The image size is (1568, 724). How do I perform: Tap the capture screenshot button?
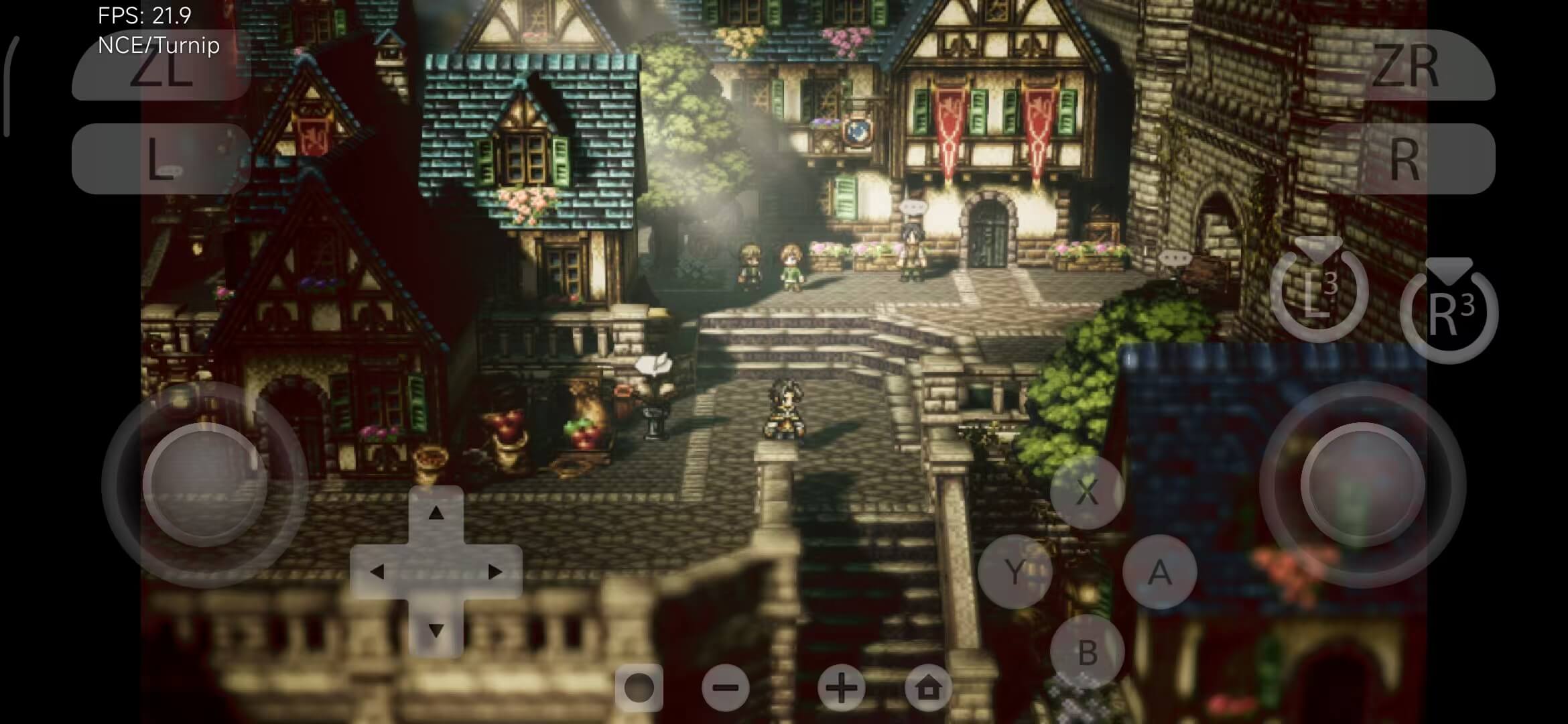pyautogui.click(x=639, y=688)
